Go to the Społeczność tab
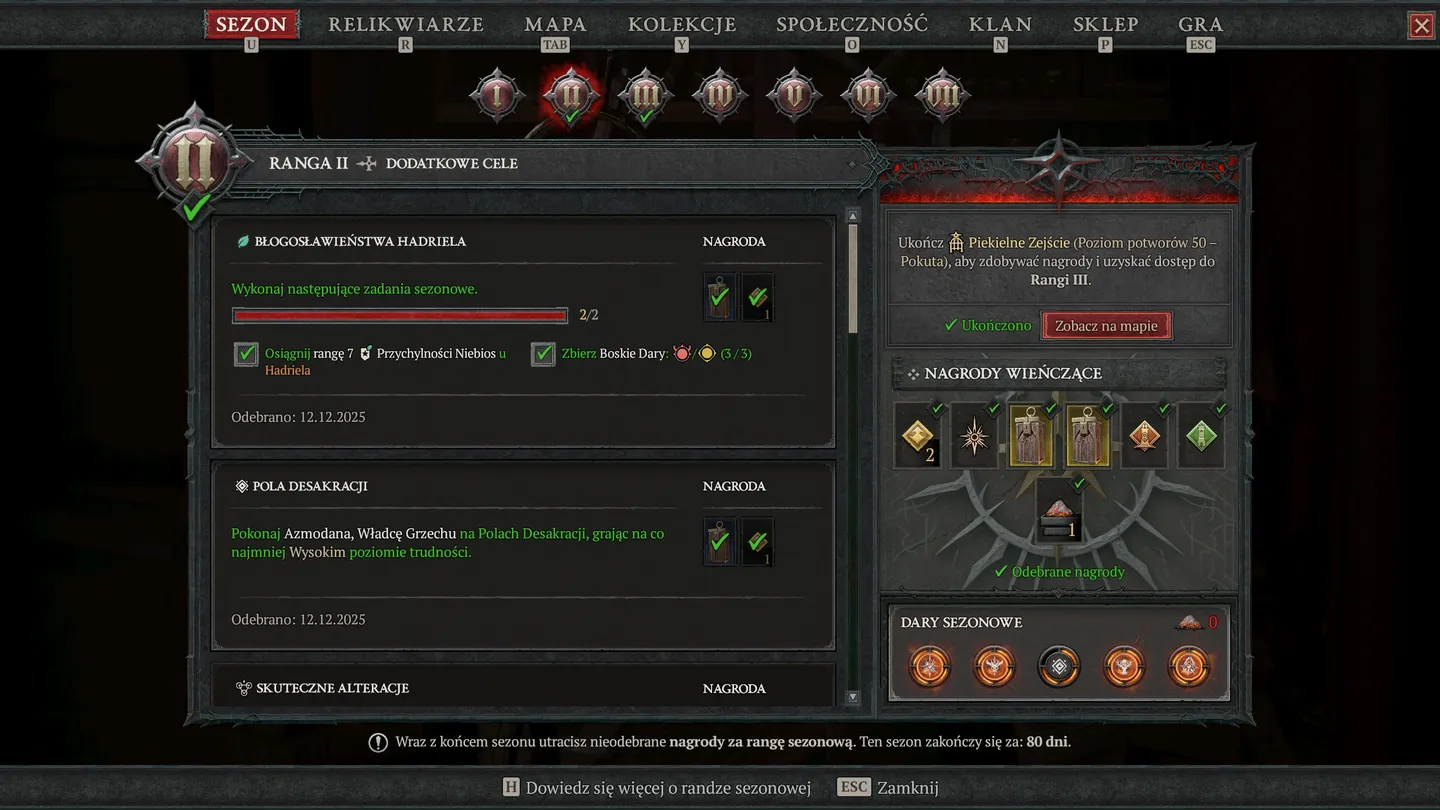 (x=852, y=25)
